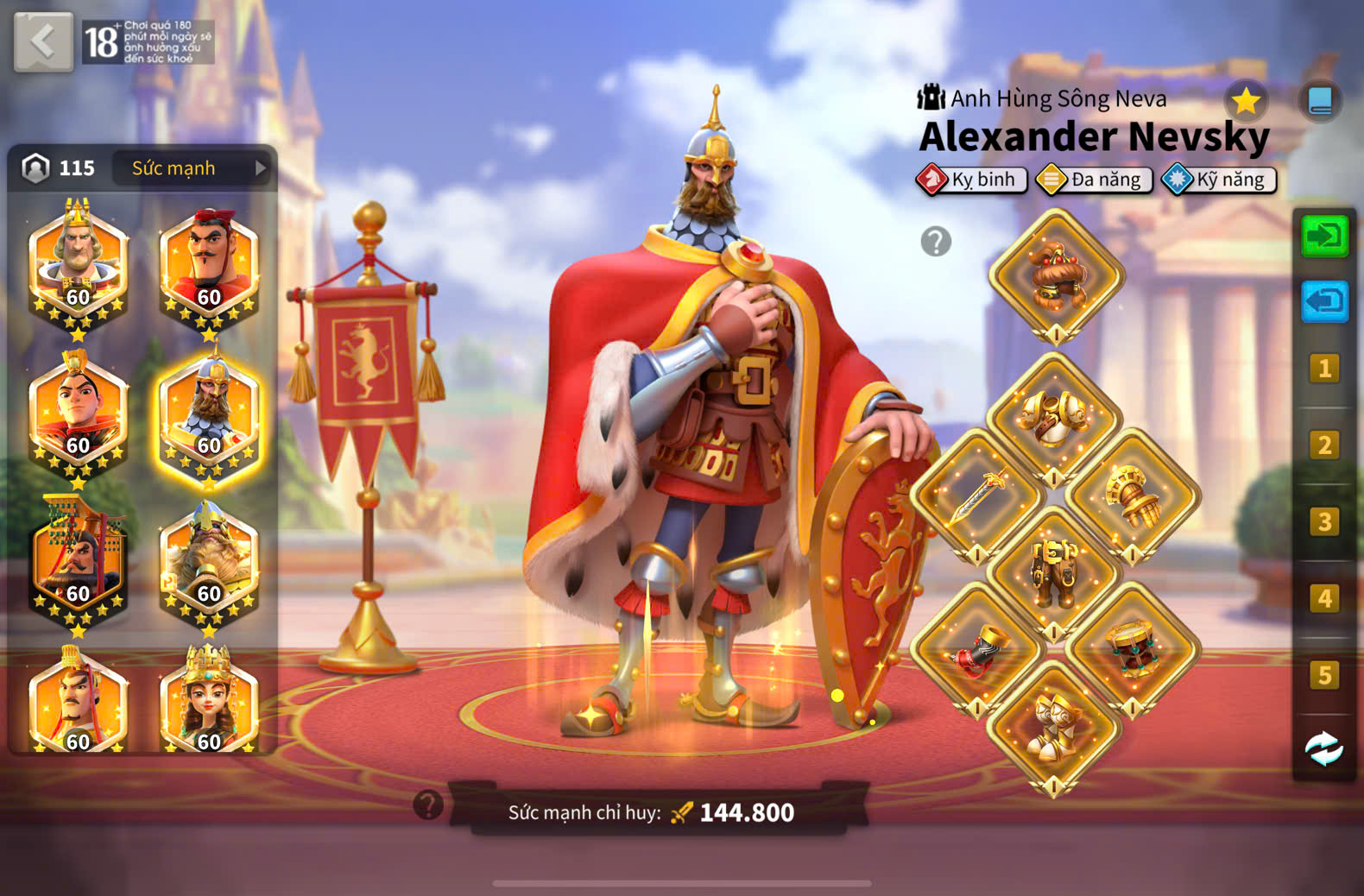1364x896 pixels.
Task: Open the blue book icon
Action: point(1320,102)
